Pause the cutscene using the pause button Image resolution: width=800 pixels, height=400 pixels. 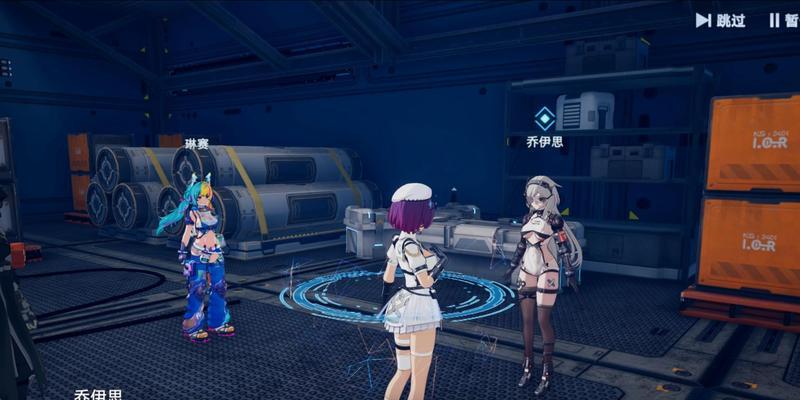click(783, 20)
